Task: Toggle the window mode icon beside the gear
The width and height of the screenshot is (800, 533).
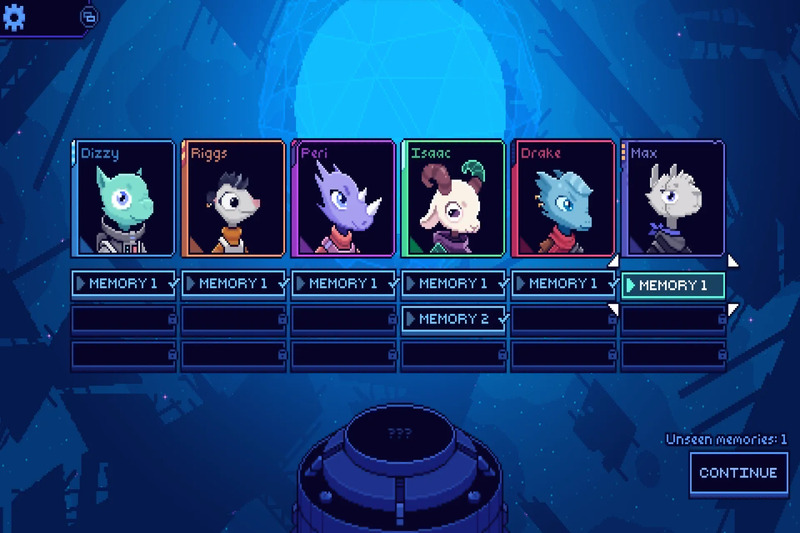Action: coord(88,17)
